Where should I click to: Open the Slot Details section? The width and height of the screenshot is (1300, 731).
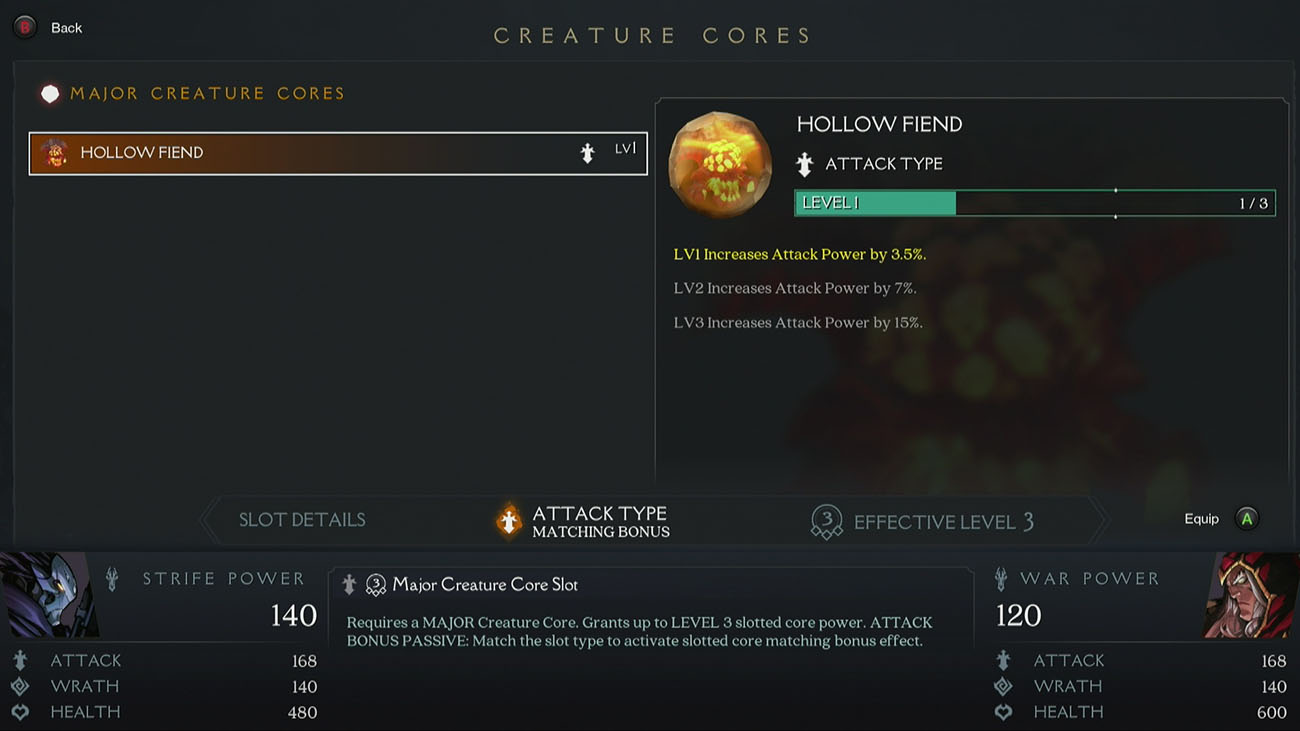point(301,519)
